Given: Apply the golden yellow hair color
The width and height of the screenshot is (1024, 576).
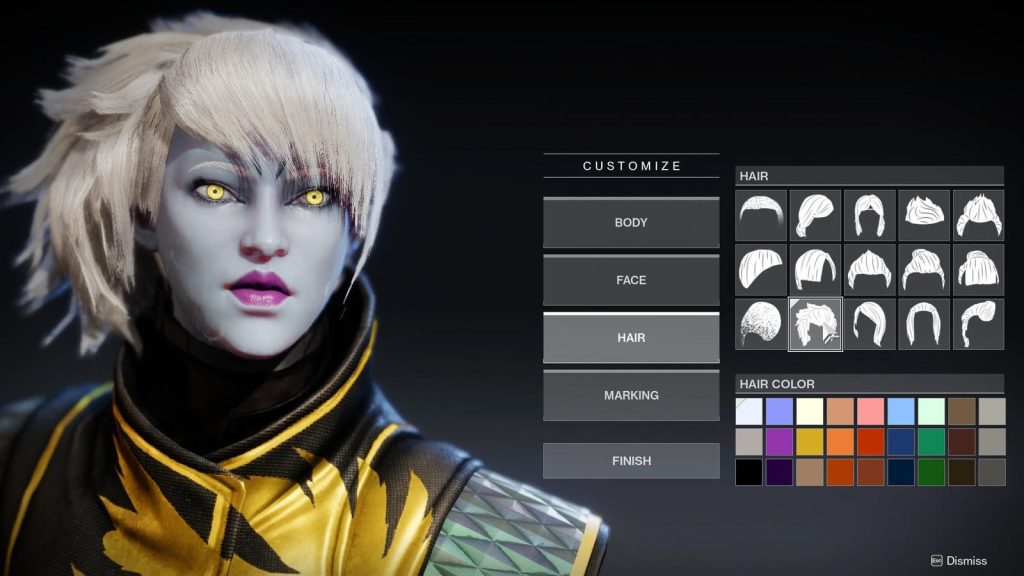Looking at the screenshot, I should [810, 442].
